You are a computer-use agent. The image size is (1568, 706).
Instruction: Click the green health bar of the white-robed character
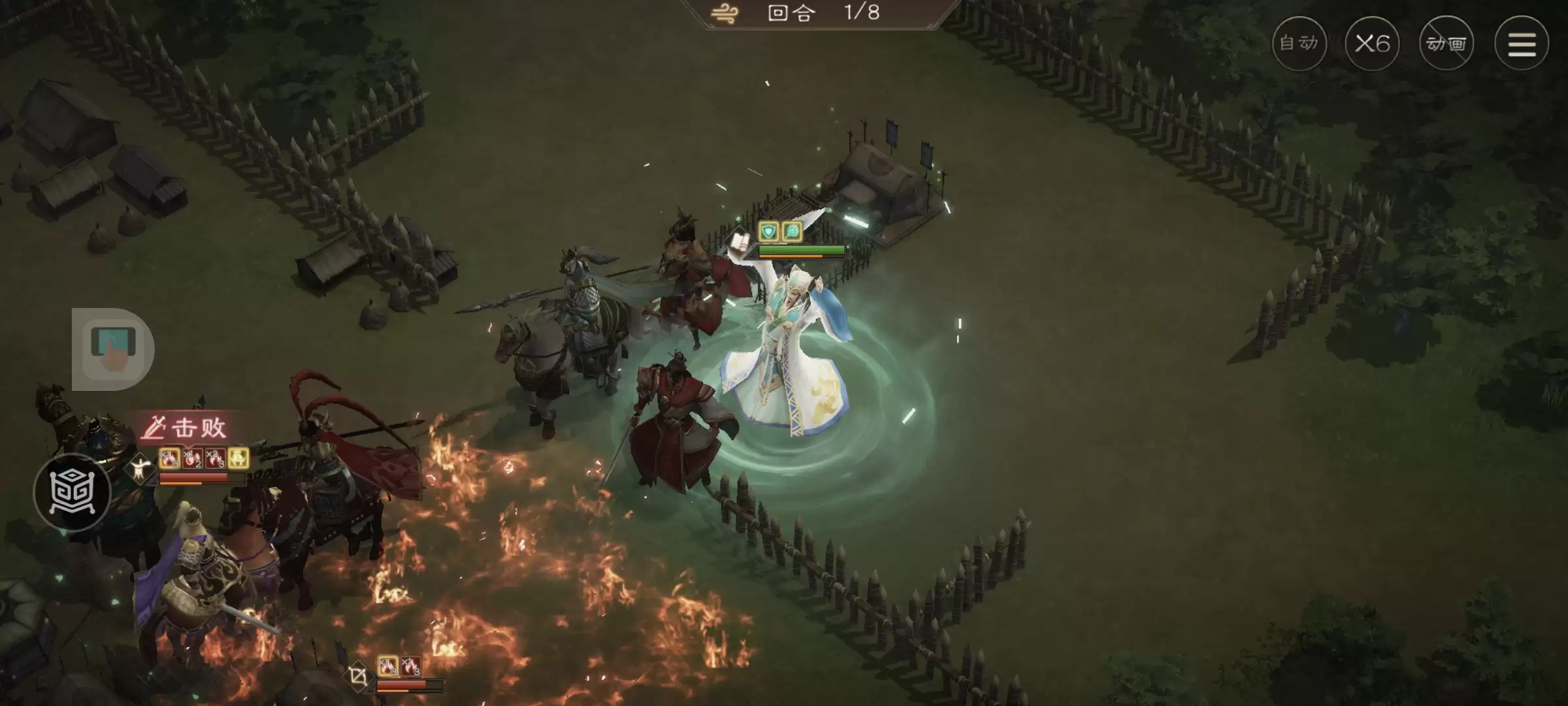pos(802,250)
